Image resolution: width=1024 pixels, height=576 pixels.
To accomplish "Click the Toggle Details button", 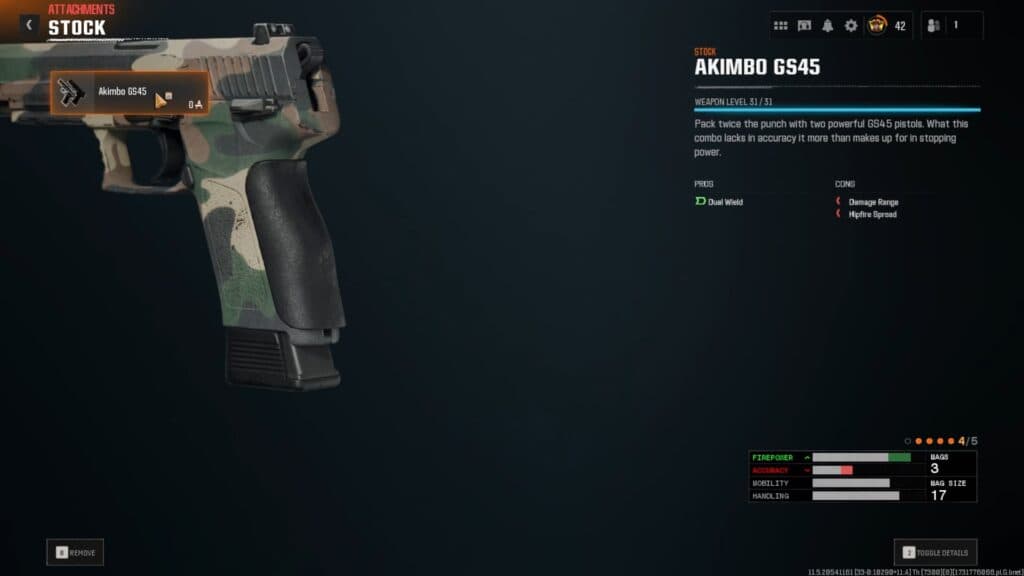I will pyautogui.click(x=935, y=552).
